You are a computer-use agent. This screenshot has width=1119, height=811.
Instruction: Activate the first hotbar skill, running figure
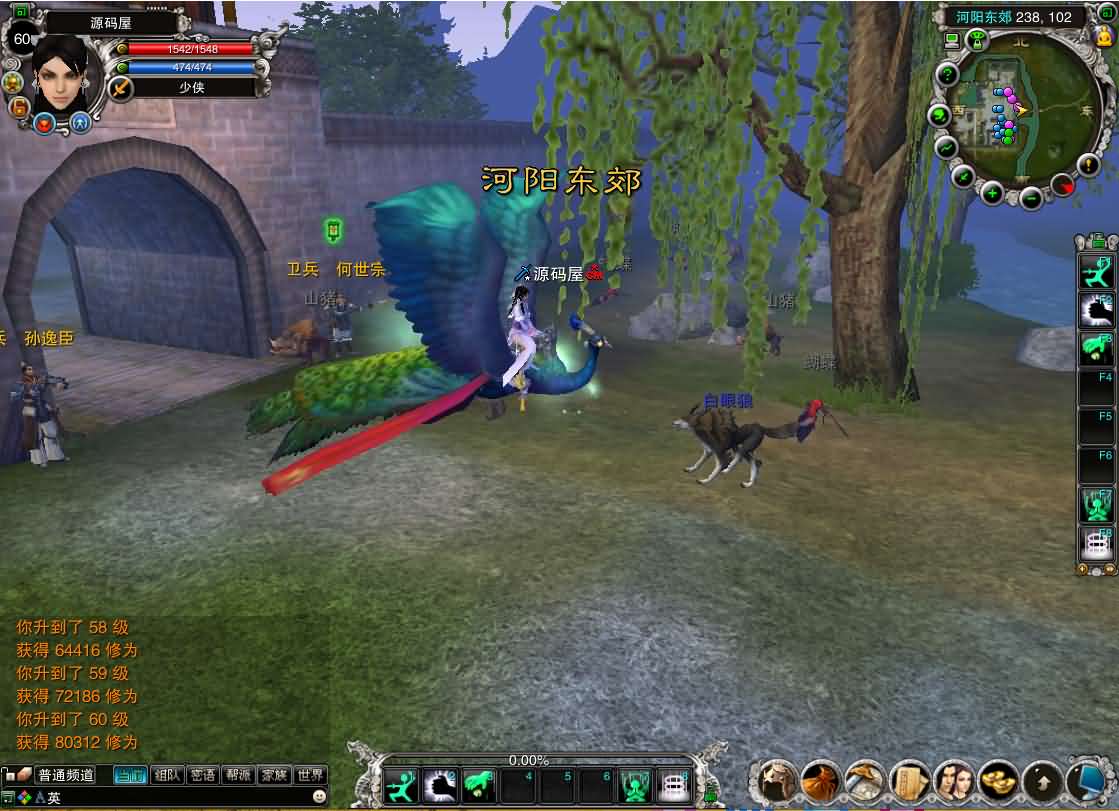pos(402,786)
